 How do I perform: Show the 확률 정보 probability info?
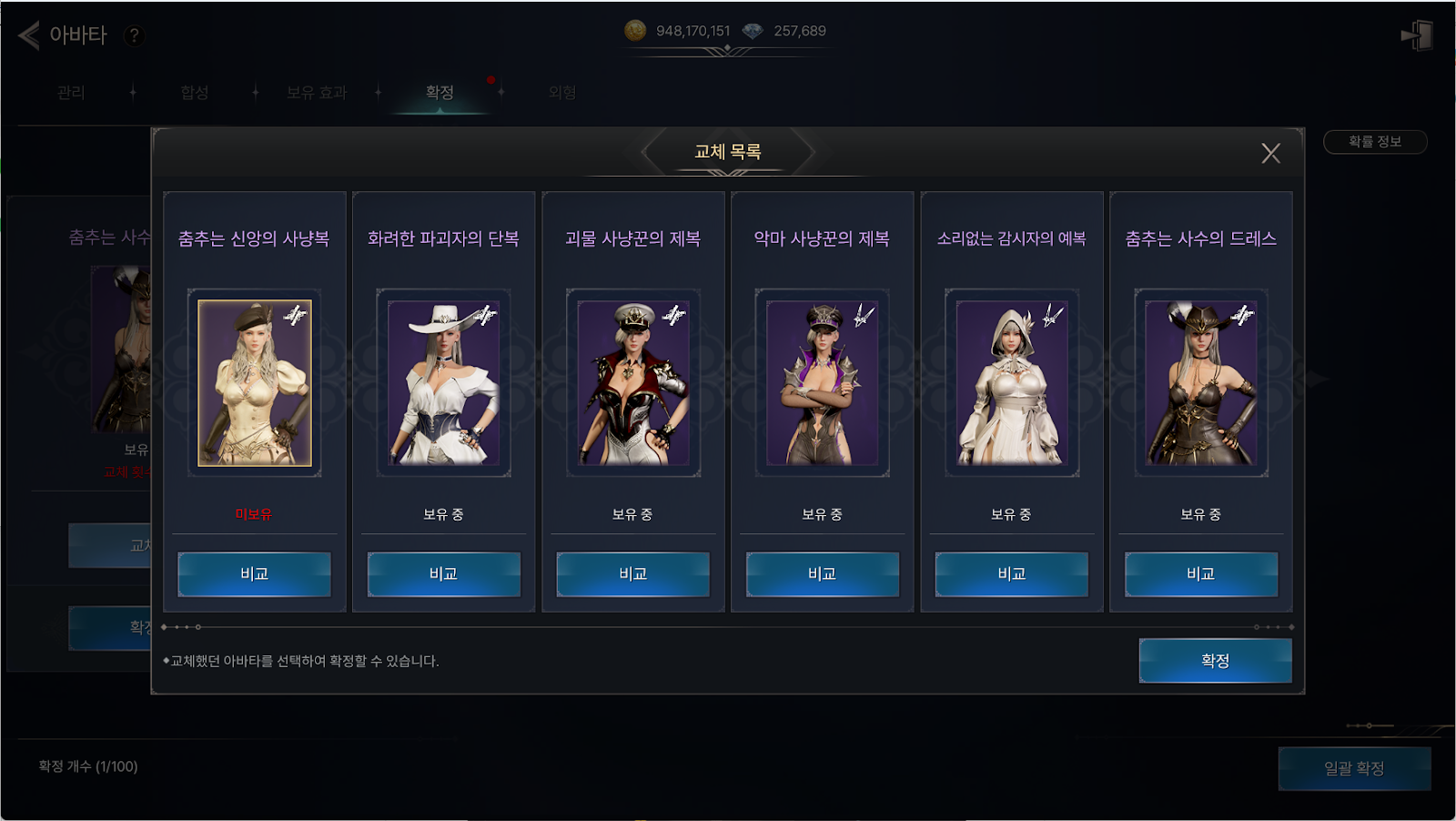pos(1374,142)
